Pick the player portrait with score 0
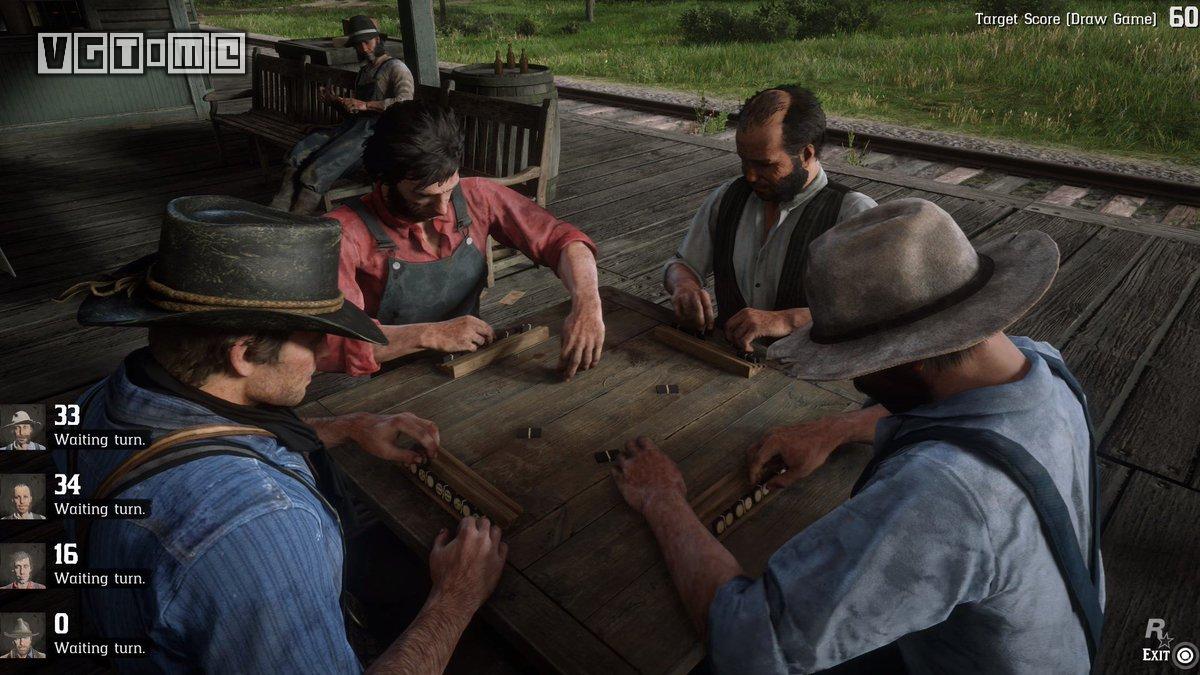 click(22, 636)
